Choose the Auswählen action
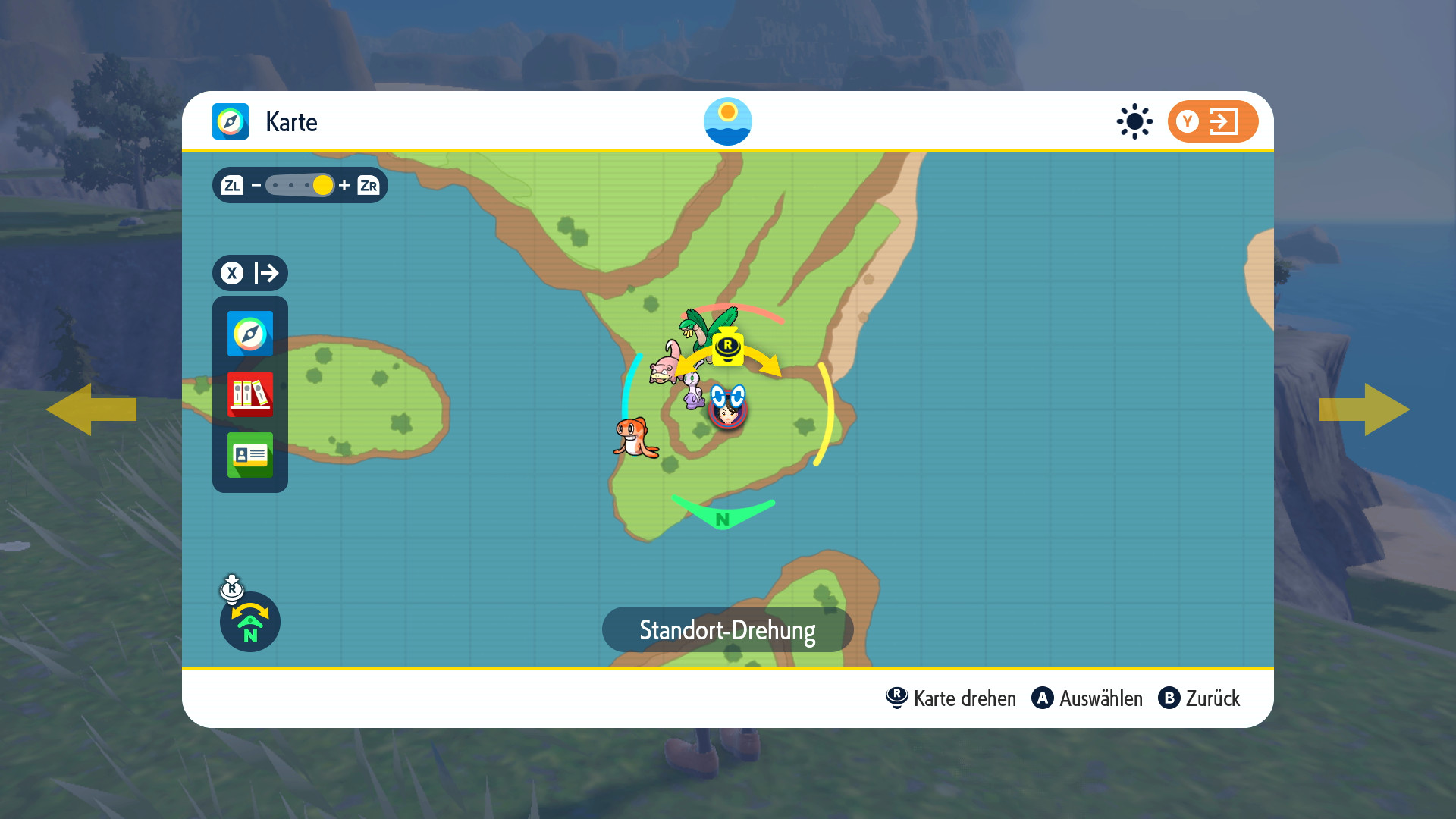The height and width of the screenshot is (819, 1456). point(1087,698)
